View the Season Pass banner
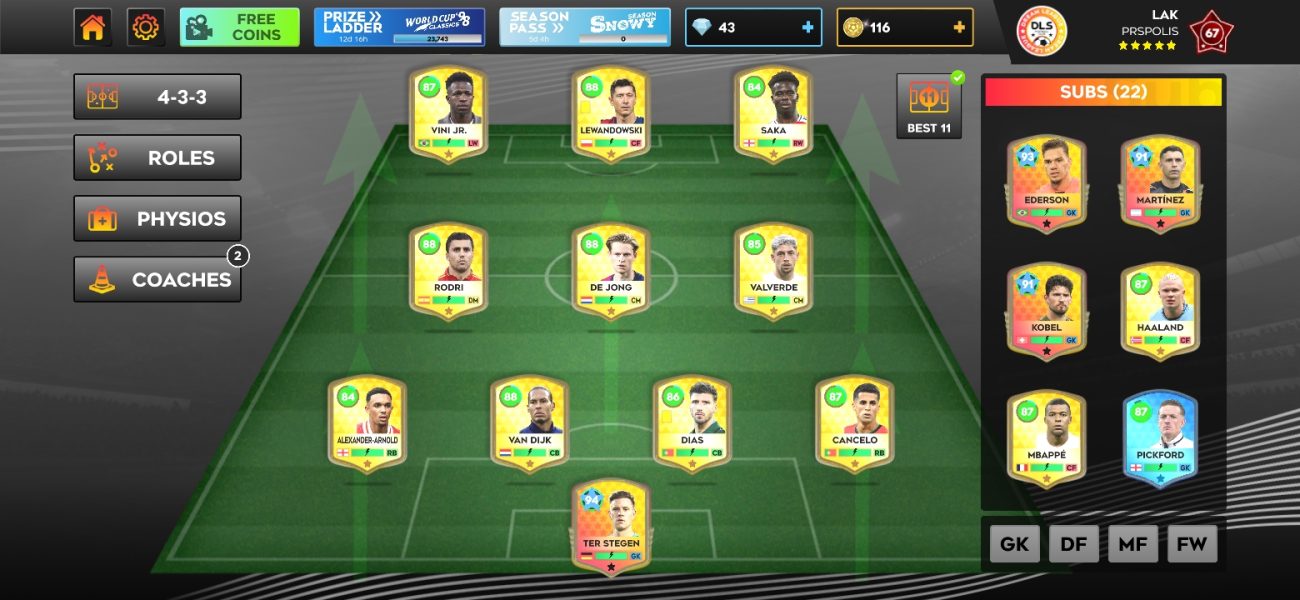This screenshot has width=1300, height=600. [584, 27]
